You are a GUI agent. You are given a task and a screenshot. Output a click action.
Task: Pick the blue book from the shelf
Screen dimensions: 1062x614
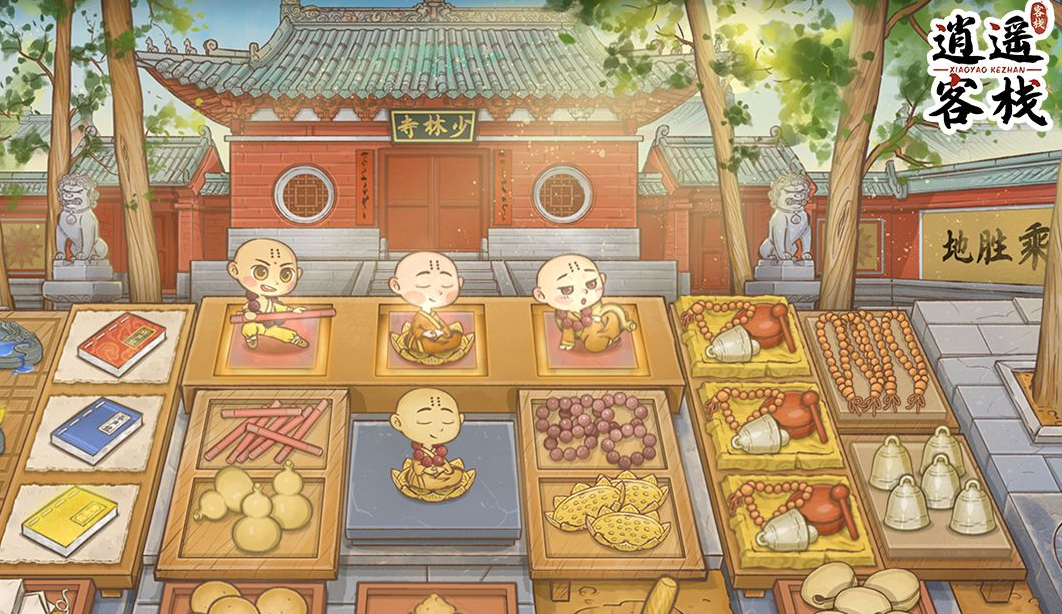coord(96,430)
